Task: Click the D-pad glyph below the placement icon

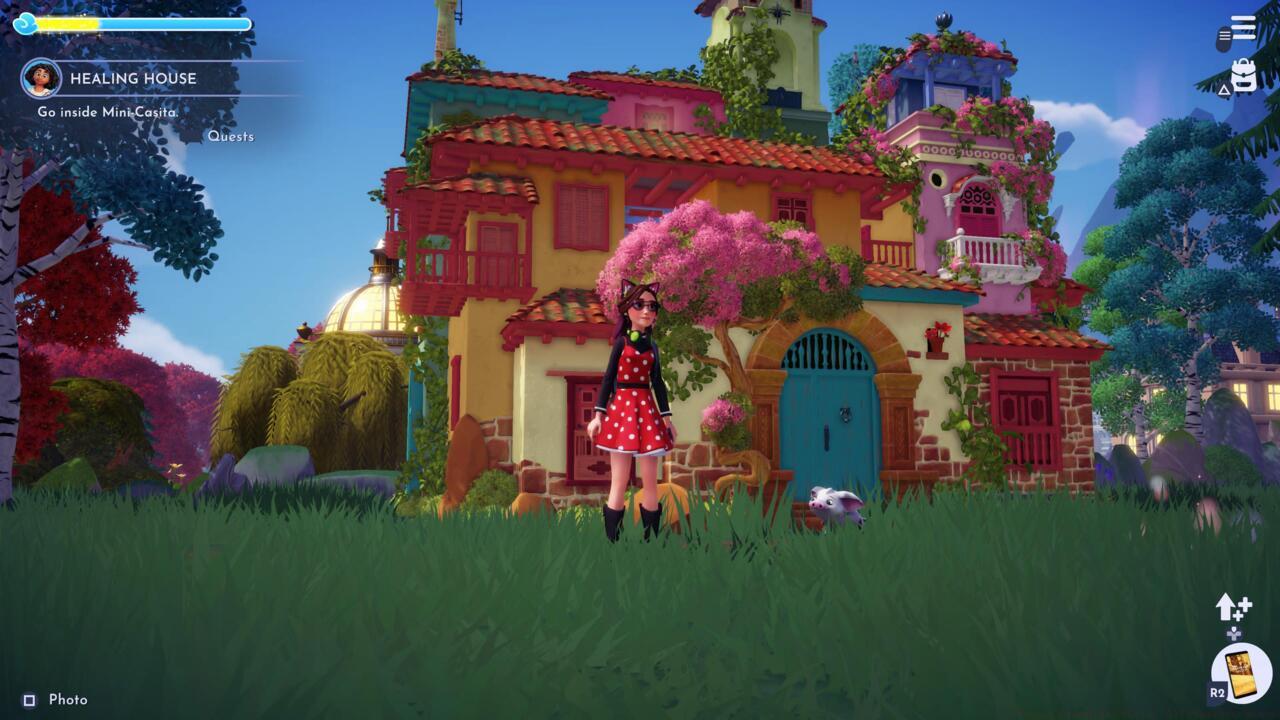Action: click(x=1234, y=634)
